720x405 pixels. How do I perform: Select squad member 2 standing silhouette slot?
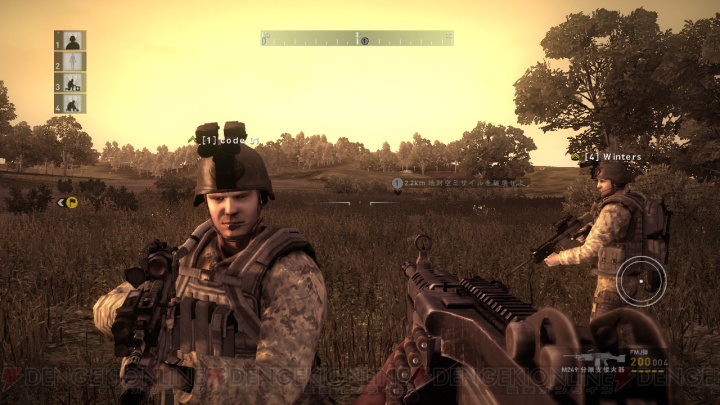70,62
